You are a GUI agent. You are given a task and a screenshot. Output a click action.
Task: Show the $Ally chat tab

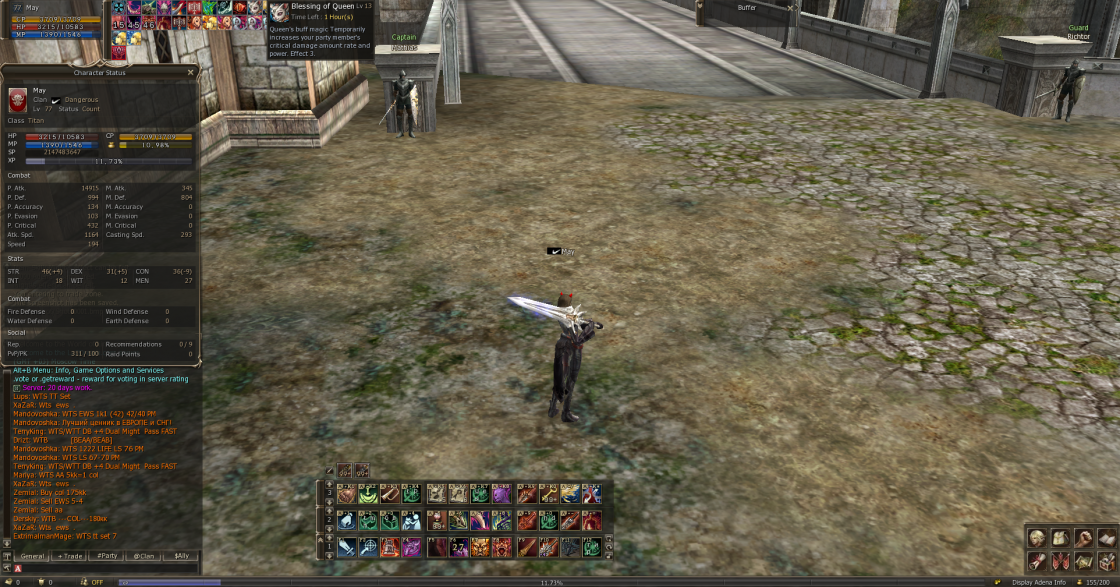click(181, 555)
